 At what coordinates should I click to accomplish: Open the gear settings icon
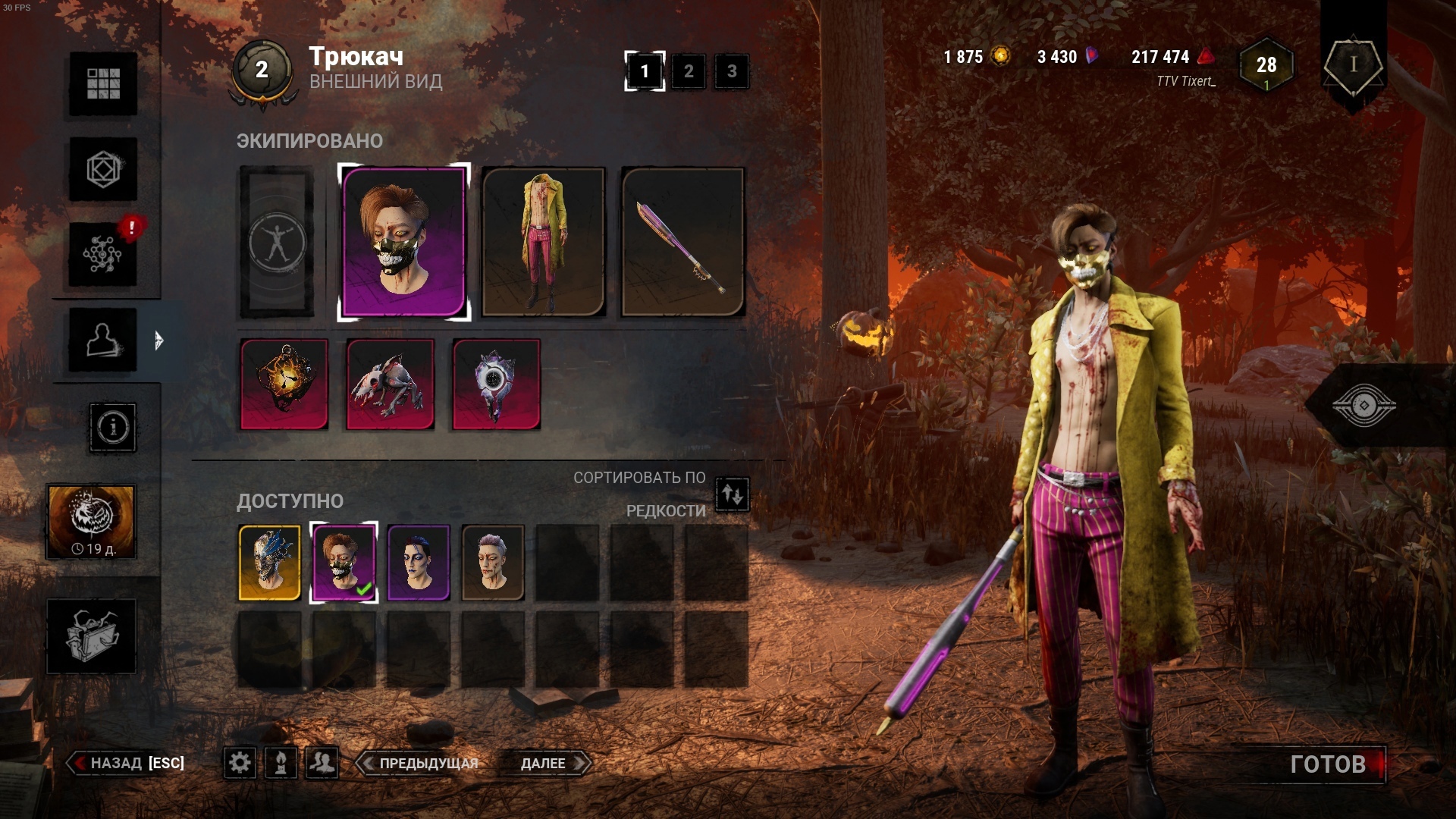coord(240,762)
